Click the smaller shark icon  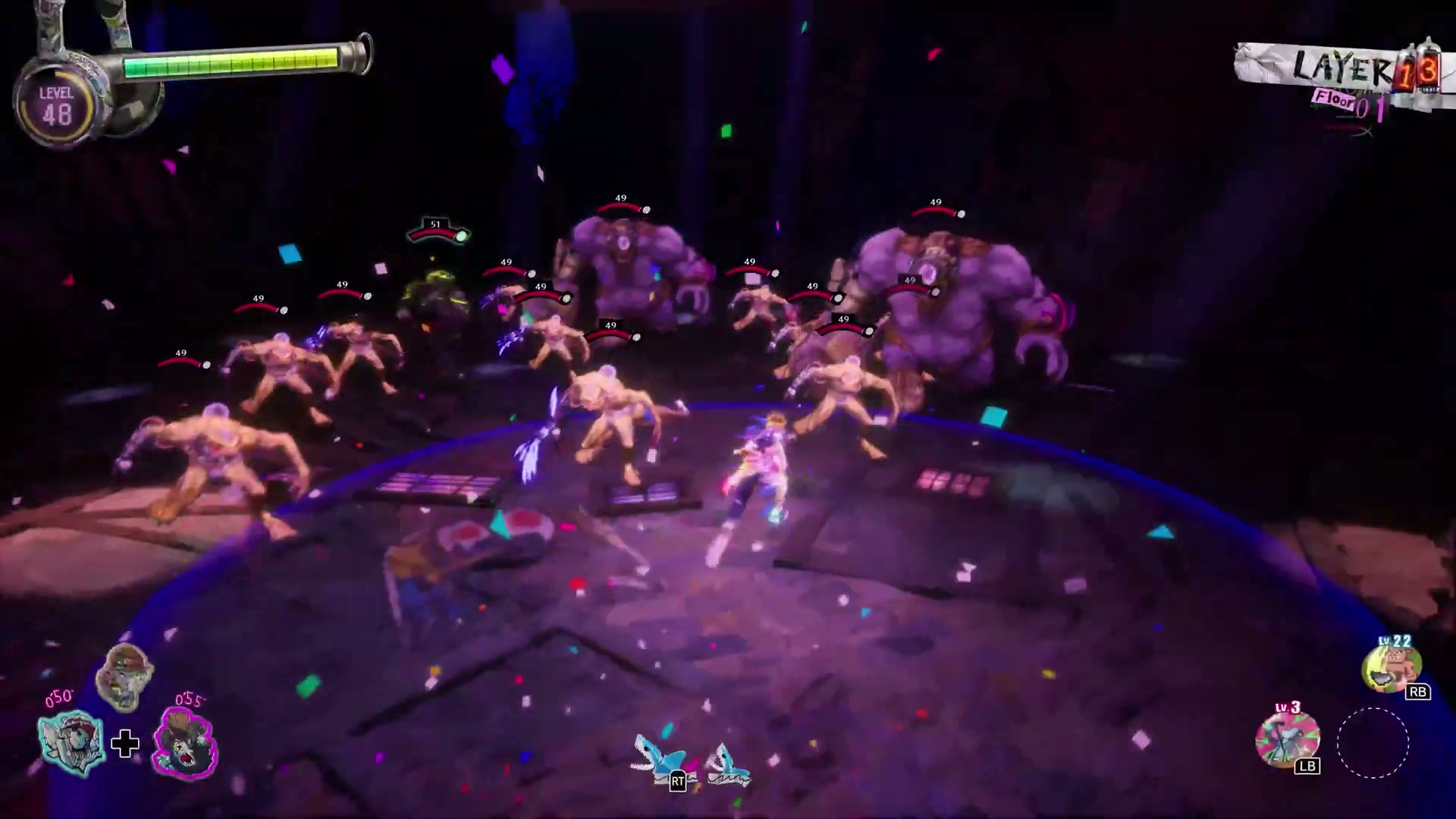(x=726, y=763)
